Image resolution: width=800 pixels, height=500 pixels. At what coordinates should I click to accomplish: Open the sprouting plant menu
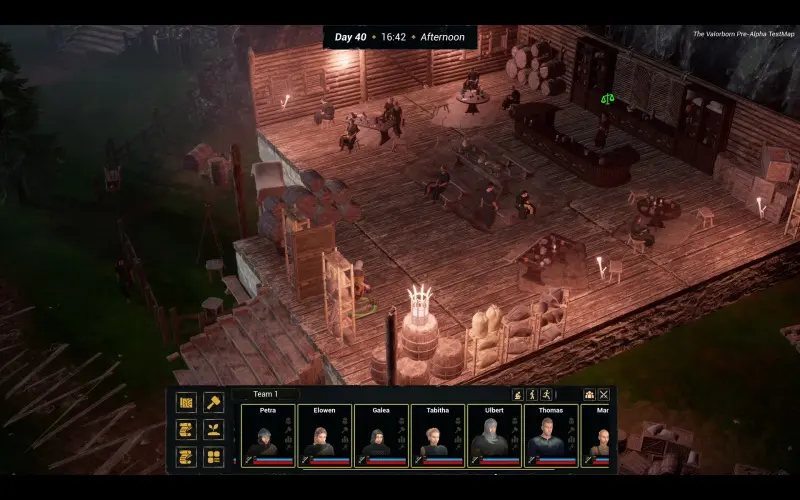coord(213,429)
